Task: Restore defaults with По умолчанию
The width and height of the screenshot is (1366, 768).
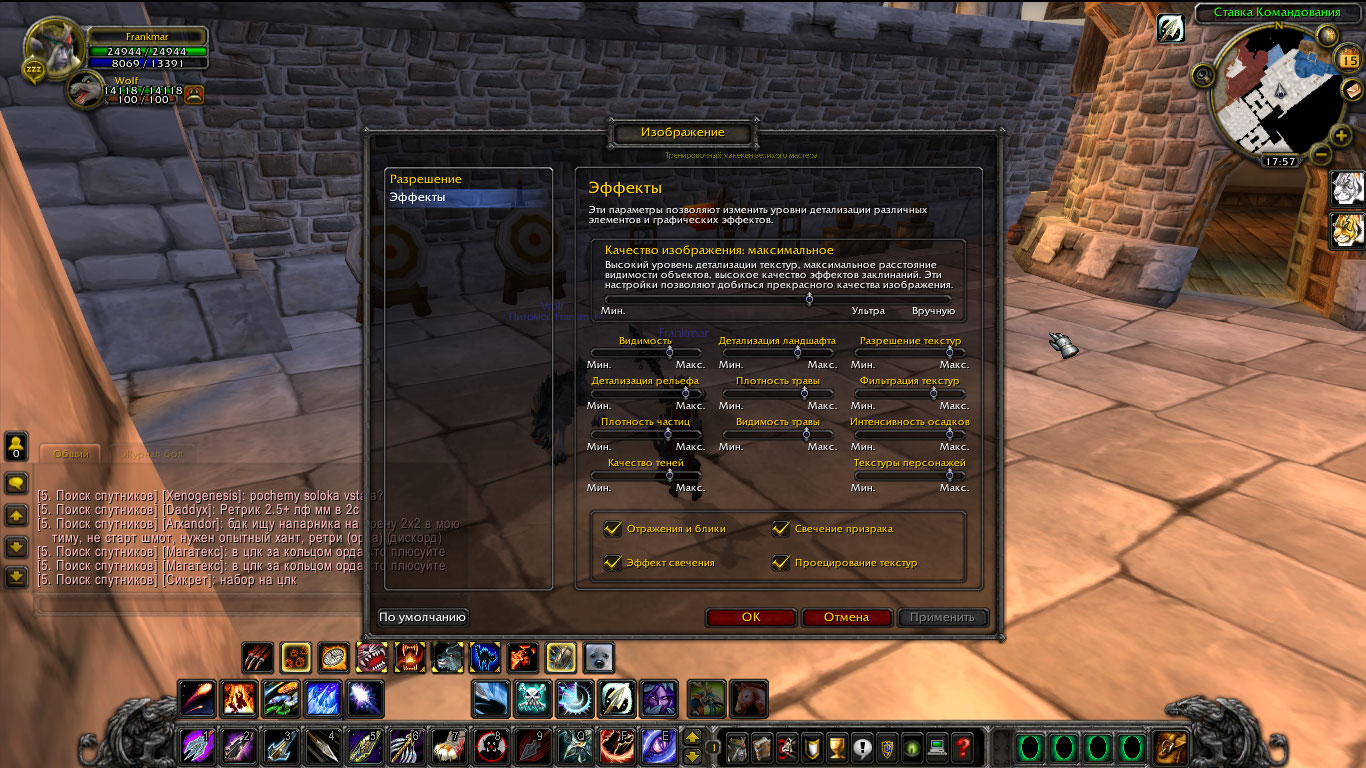Action: tap(423, 617)
